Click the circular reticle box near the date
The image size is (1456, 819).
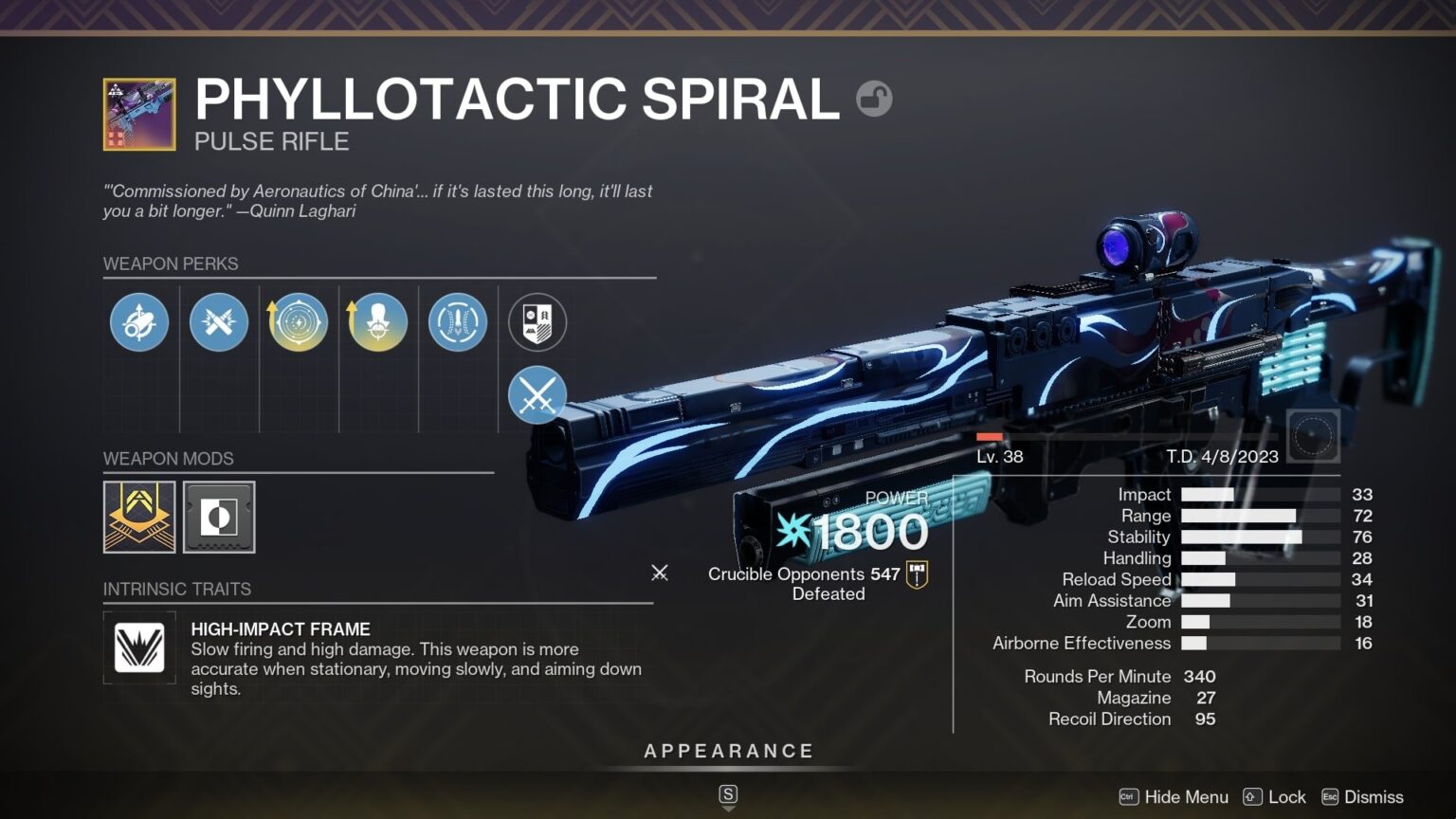pos(1313,435)
